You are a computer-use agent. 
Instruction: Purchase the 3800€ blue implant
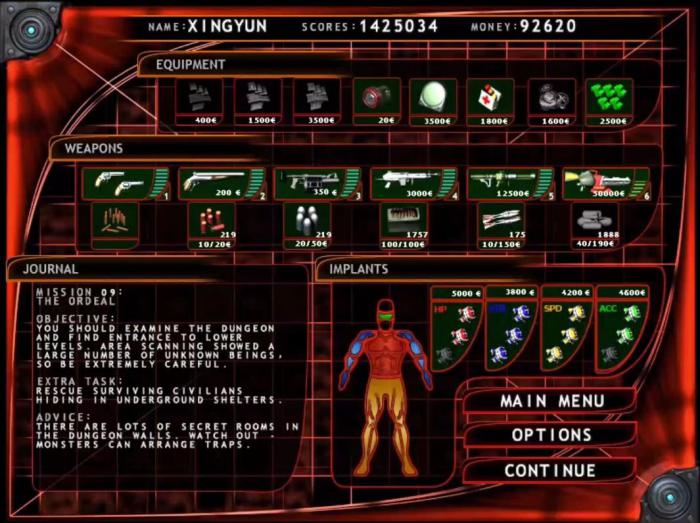click(510, 328)
